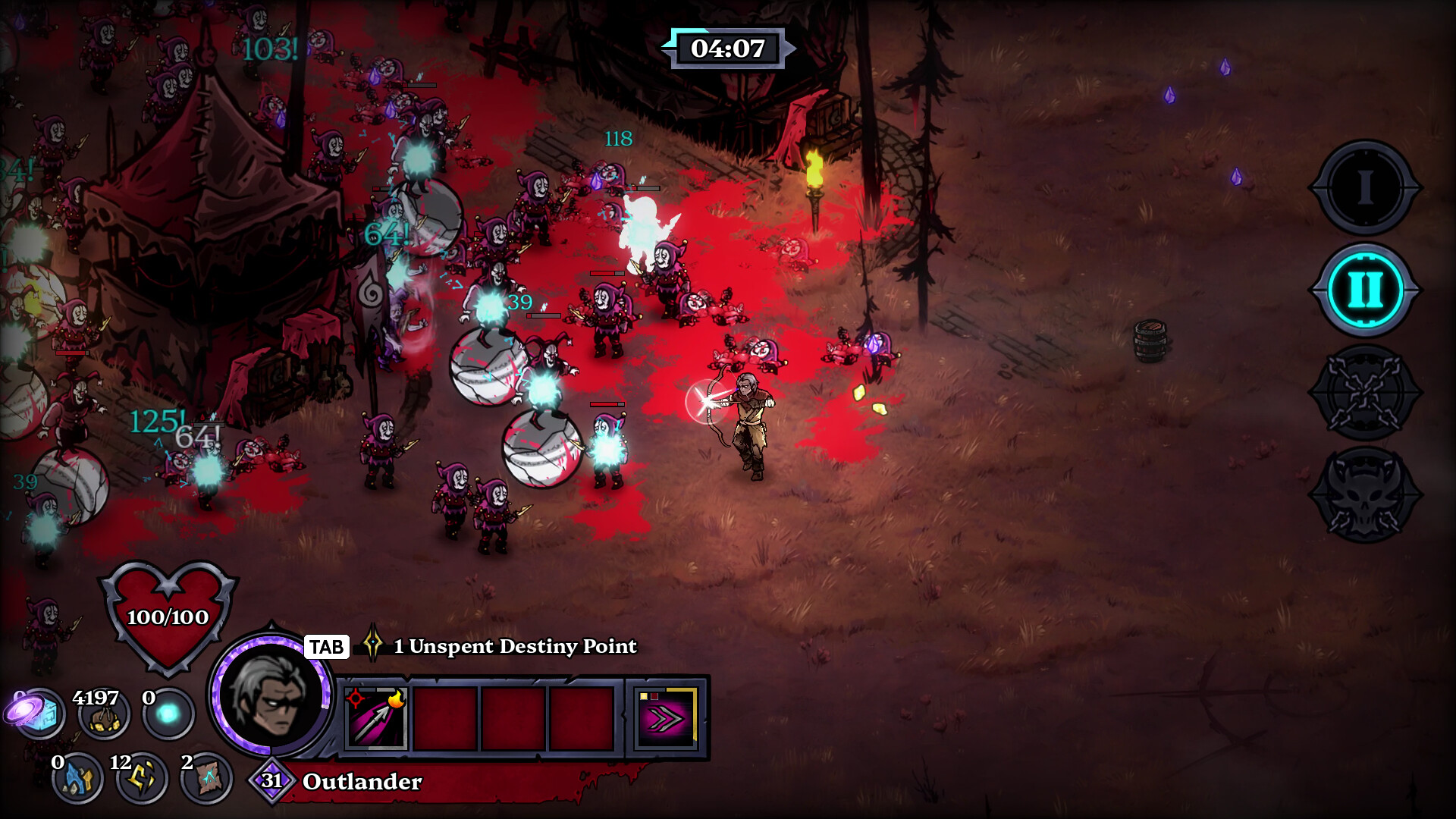
Task: Click the chained locked stage emblem
Action: [1365, 392]
